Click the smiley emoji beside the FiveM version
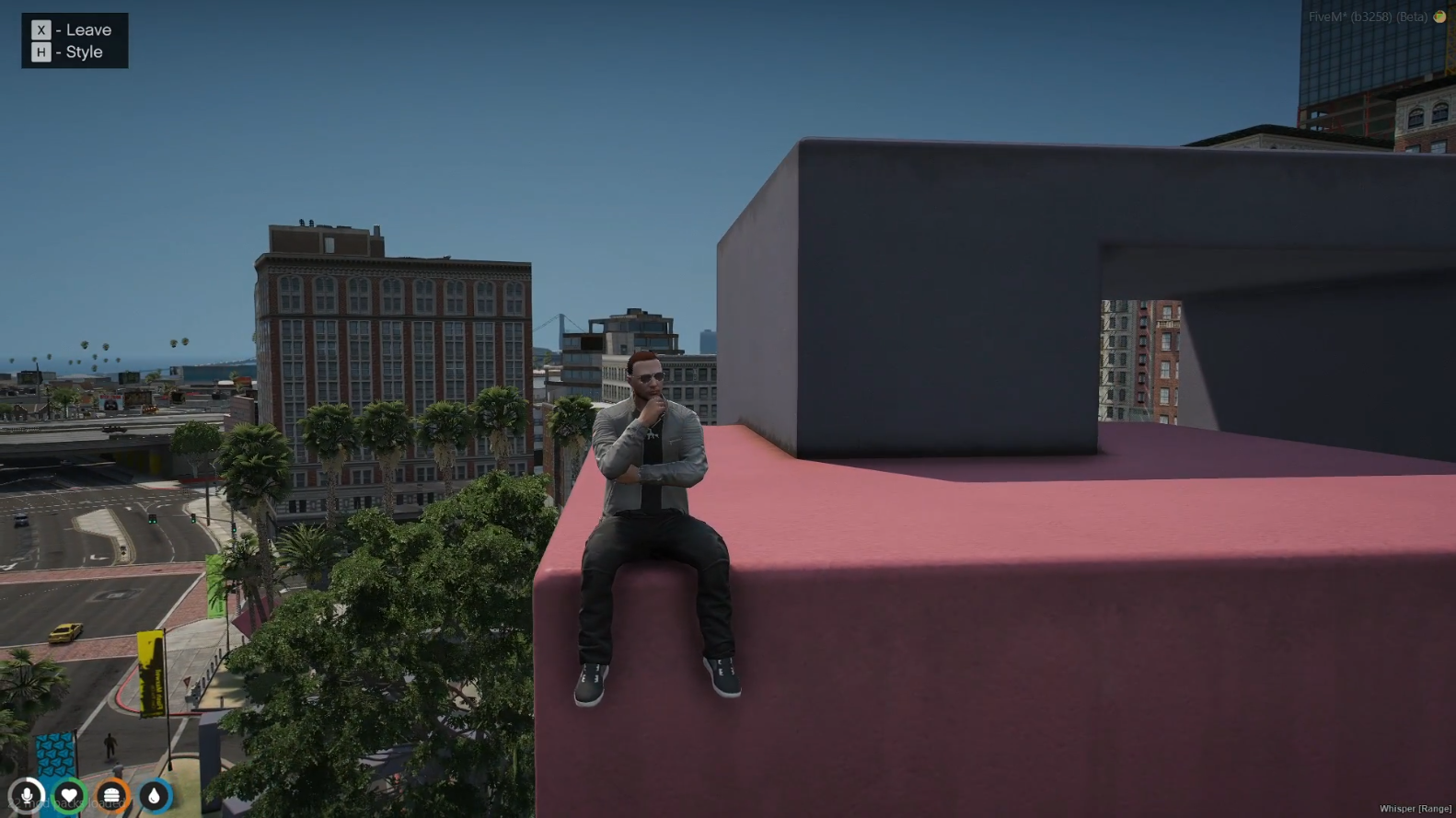1456x818 pixels. click(1439, 16)
